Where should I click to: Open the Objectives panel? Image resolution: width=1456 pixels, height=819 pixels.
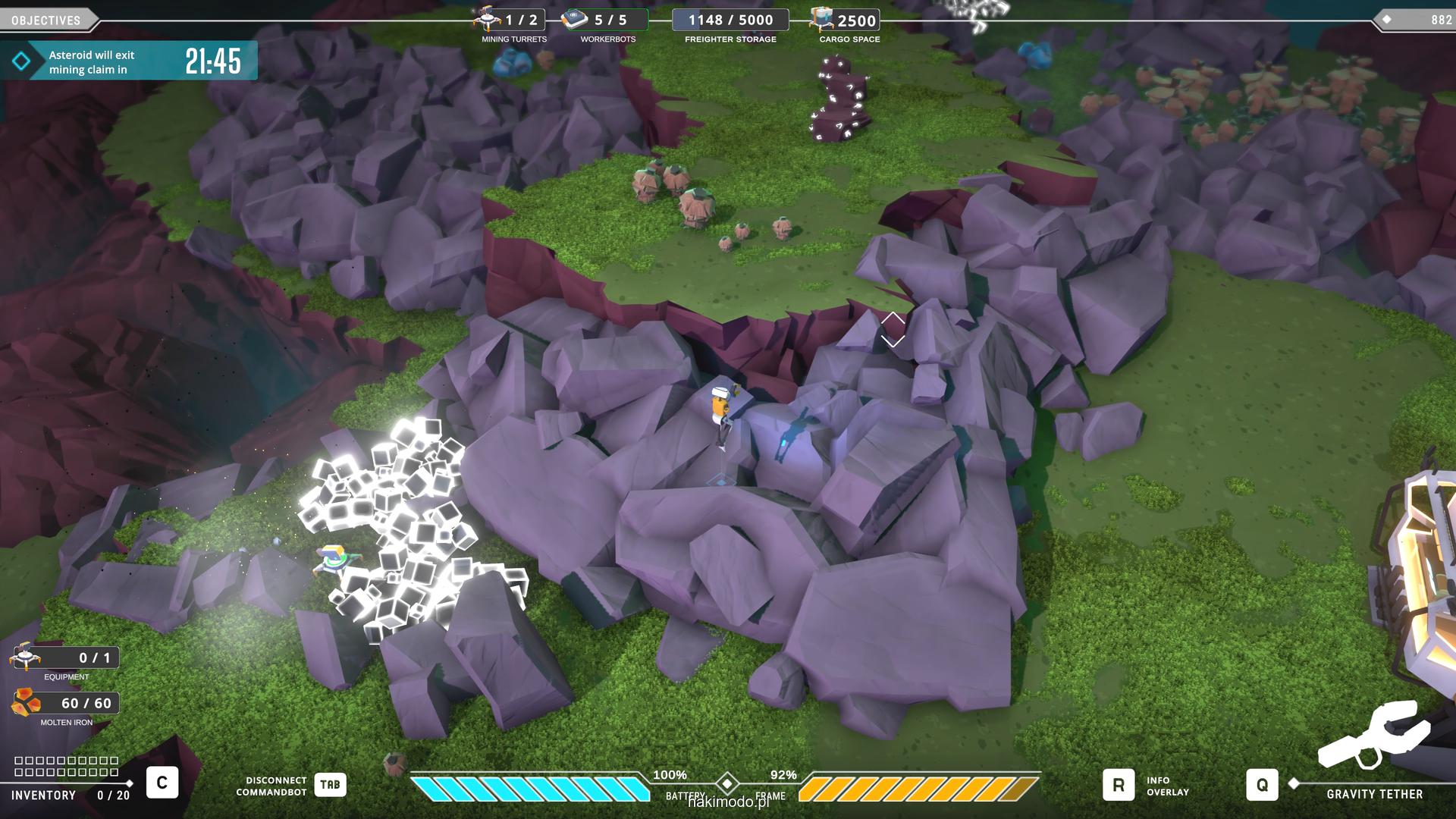coord(47,20)
